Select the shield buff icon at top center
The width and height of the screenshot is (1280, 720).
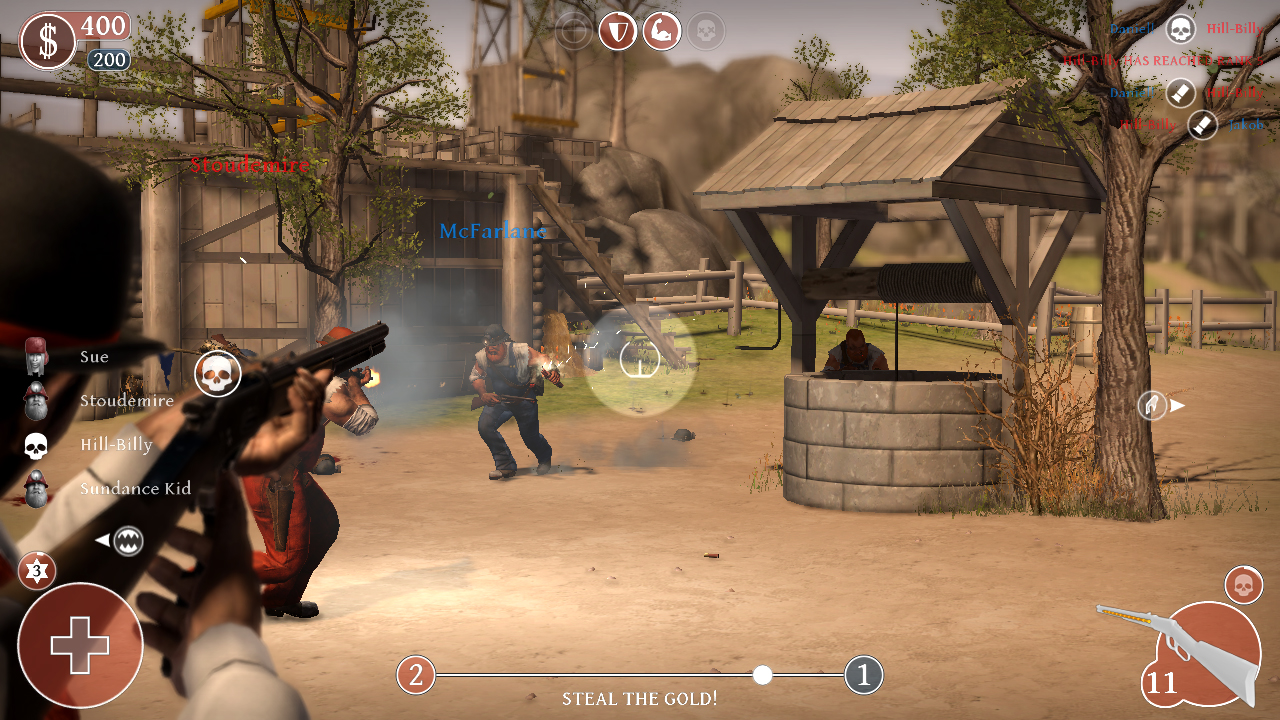pos(617,31)
